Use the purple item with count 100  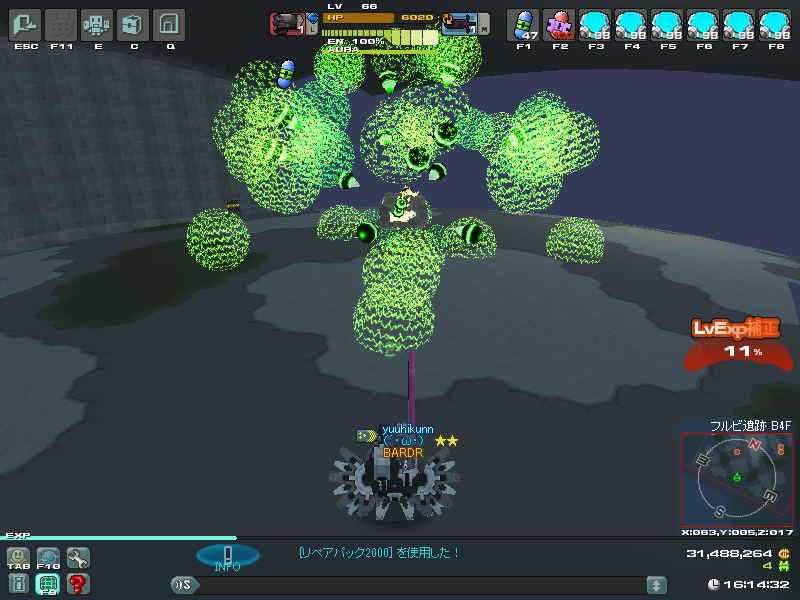pos(560,24)
